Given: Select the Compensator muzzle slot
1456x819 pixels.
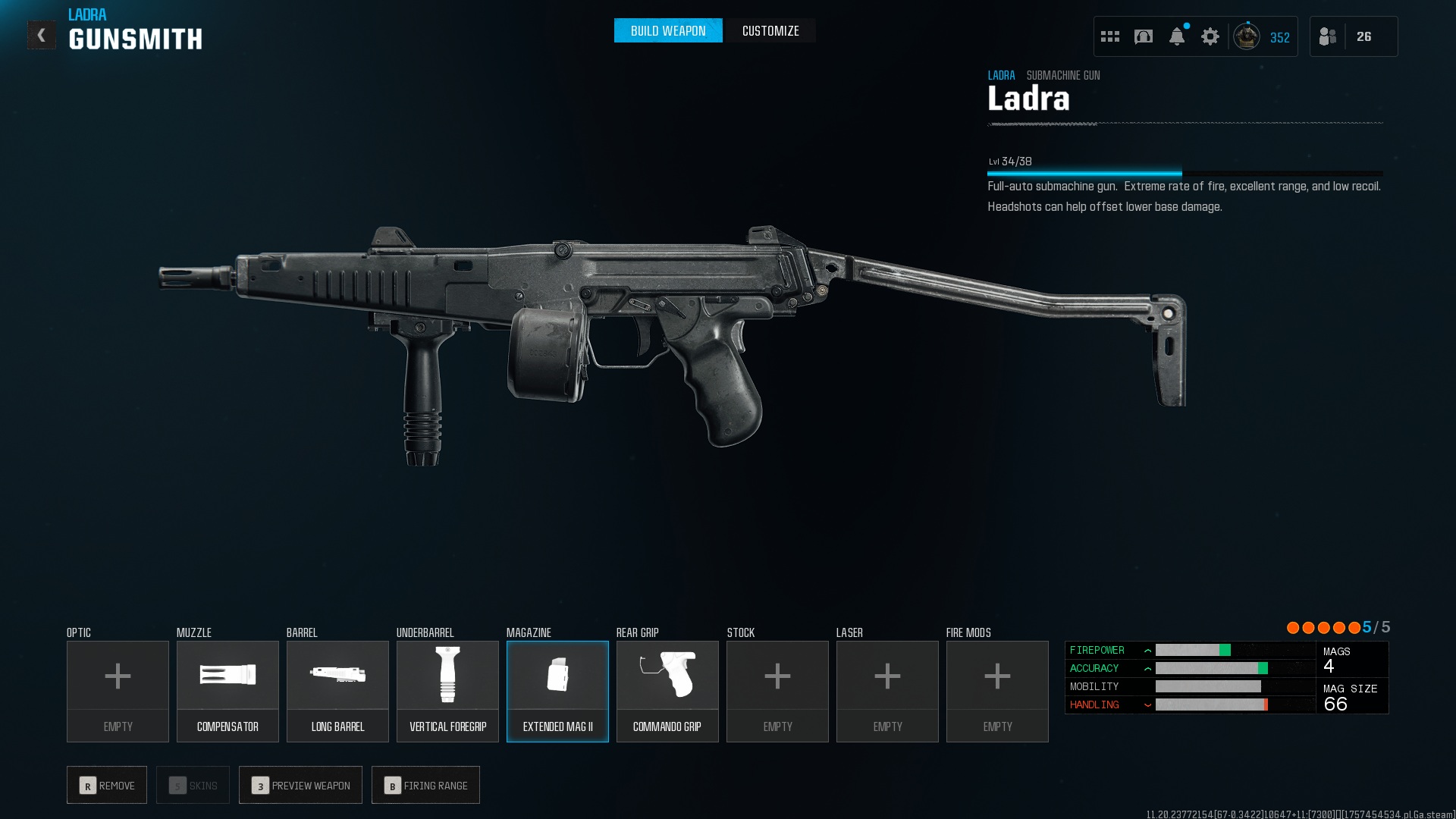Looking at the screenshot, I should [227, 691].
